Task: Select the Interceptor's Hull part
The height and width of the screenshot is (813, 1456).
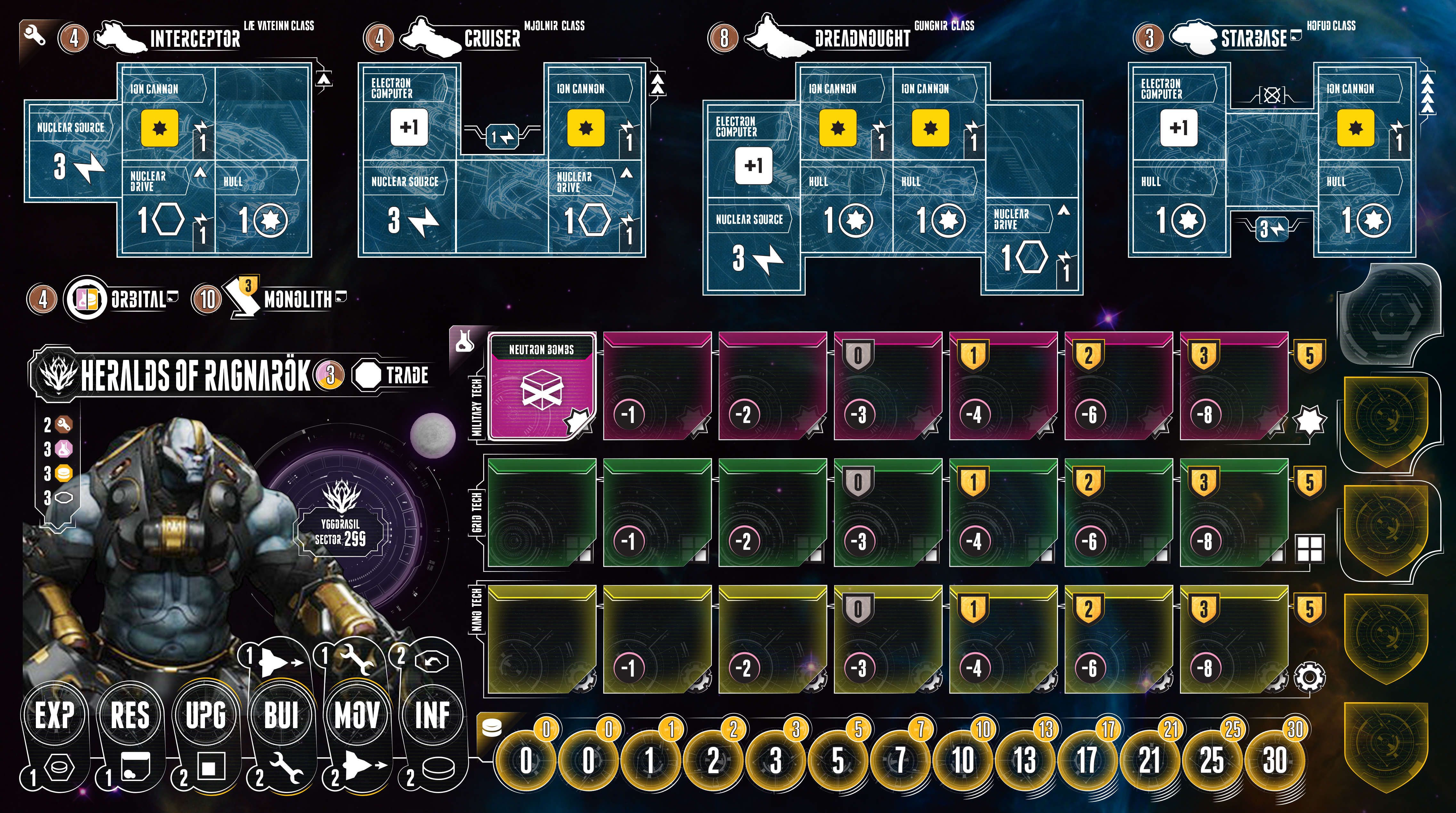Action: click(x=262, y=207)
